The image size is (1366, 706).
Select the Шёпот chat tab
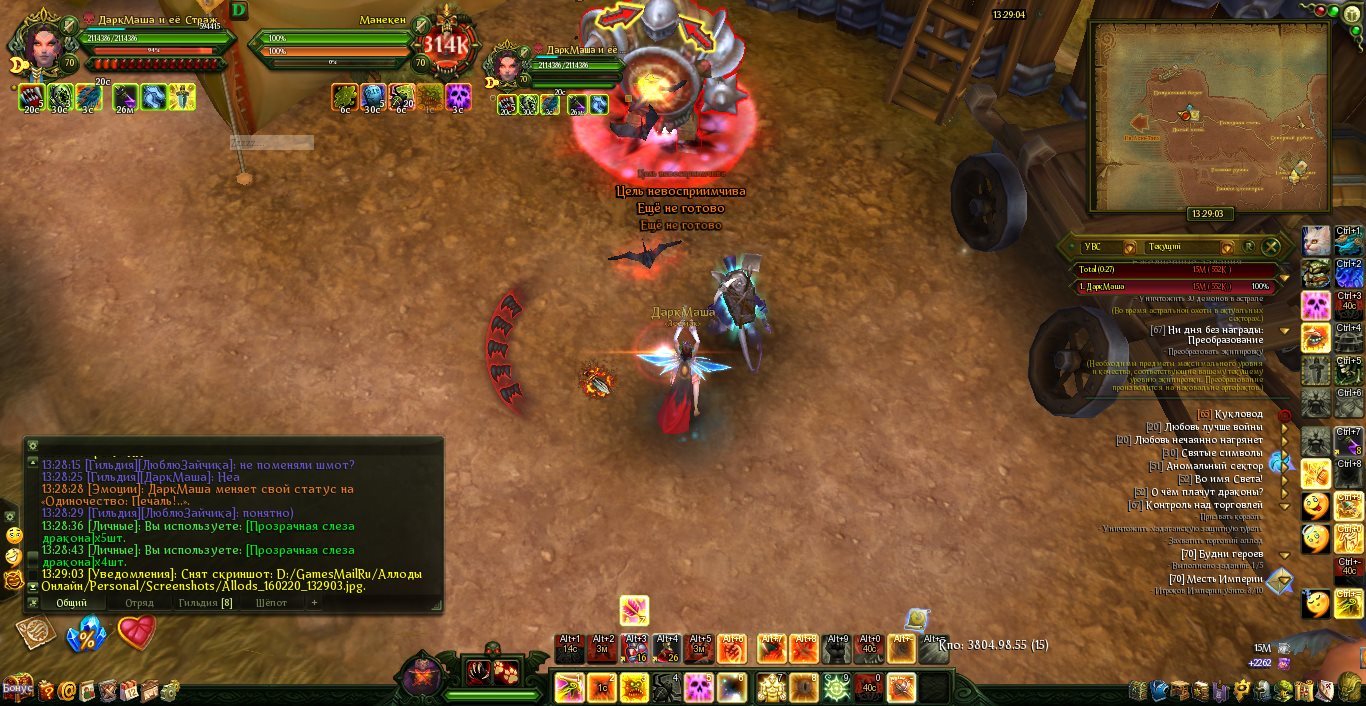point(271,603)
